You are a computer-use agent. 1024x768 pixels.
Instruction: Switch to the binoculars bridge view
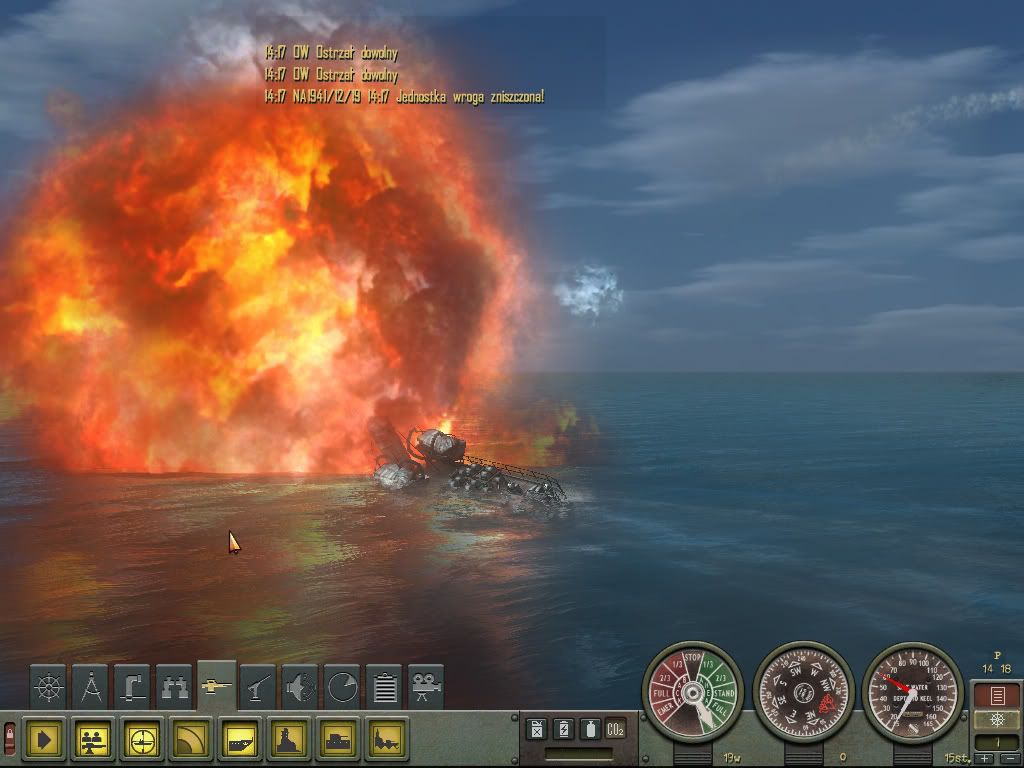175,687
